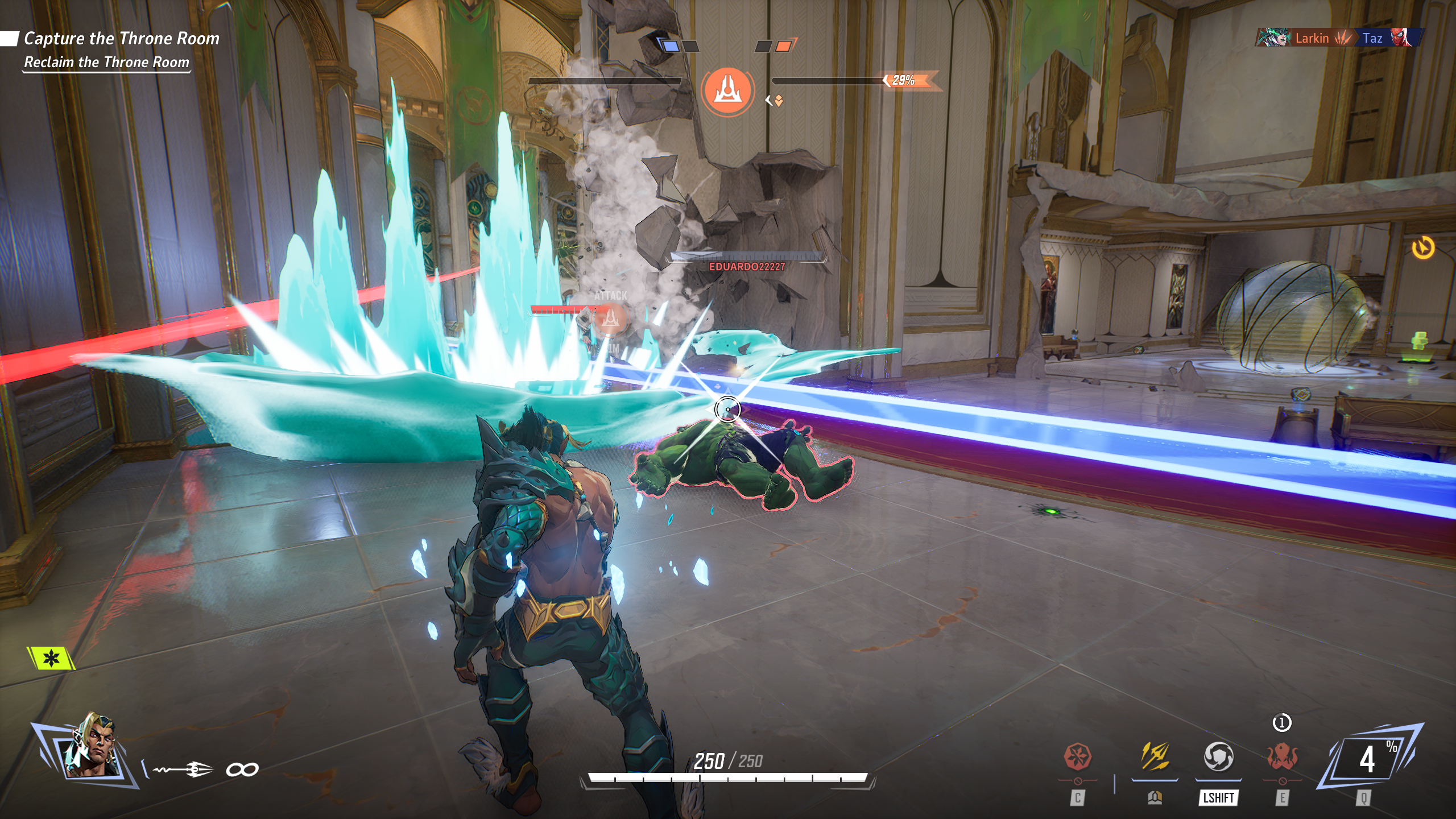Click the yellow-green snowflake status badge
Image resolution: width=1456 pixels, height=819 pixels.
(51, 659)
